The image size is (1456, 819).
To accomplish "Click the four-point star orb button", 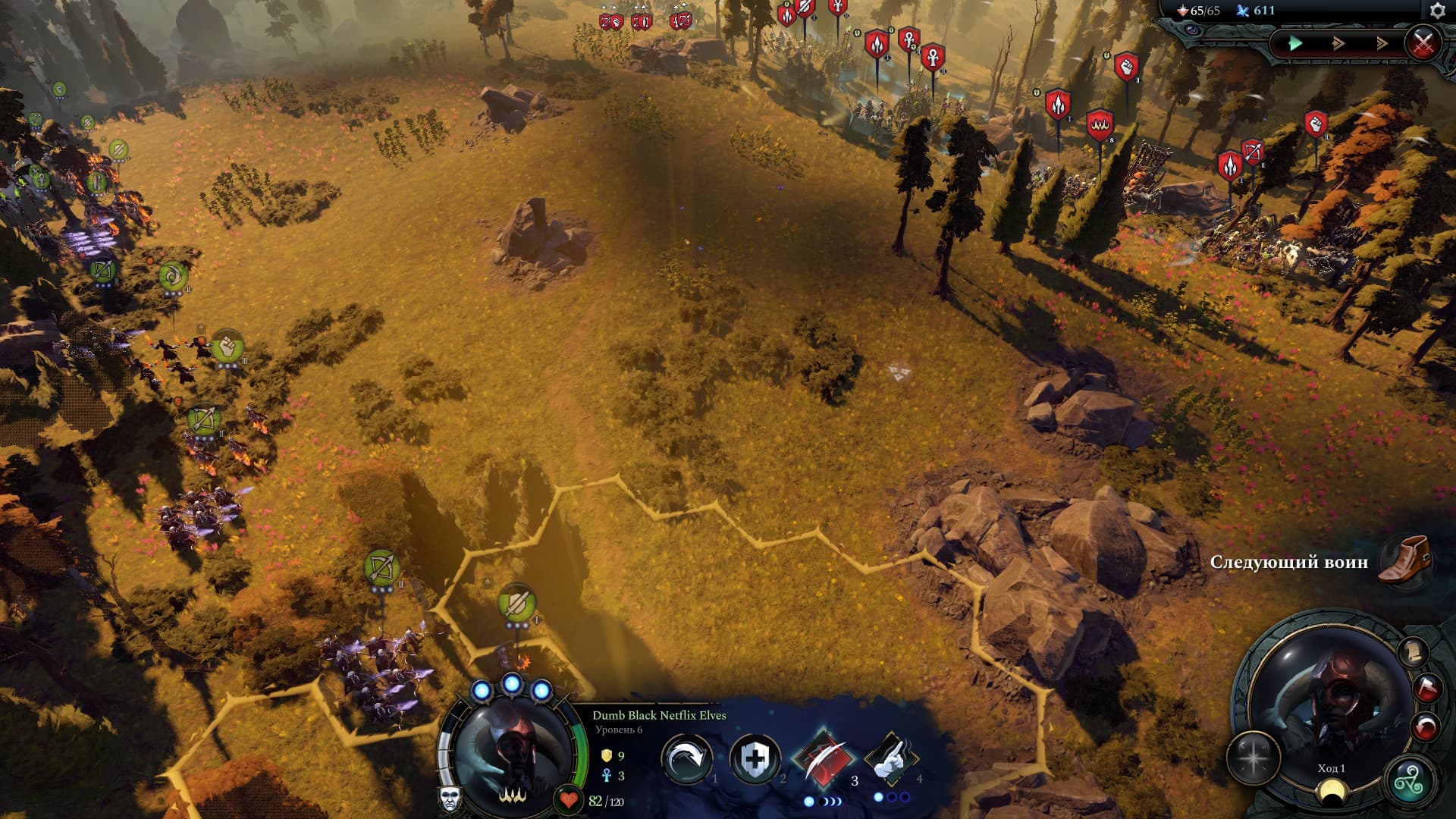I will [1253, 759].
